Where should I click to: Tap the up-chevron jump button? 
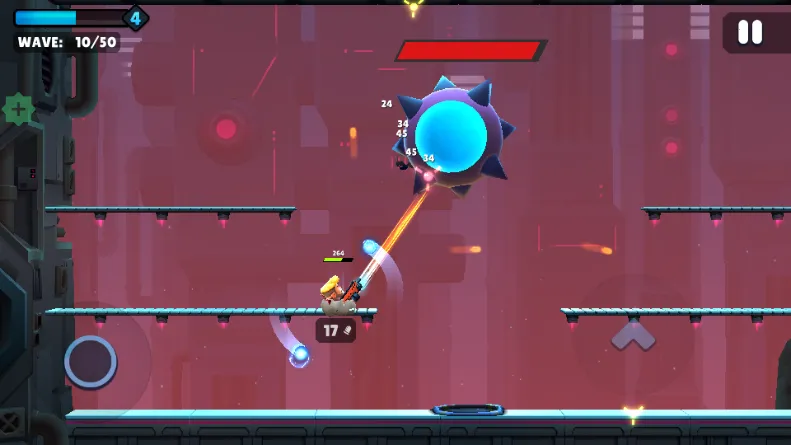[633, 336]
